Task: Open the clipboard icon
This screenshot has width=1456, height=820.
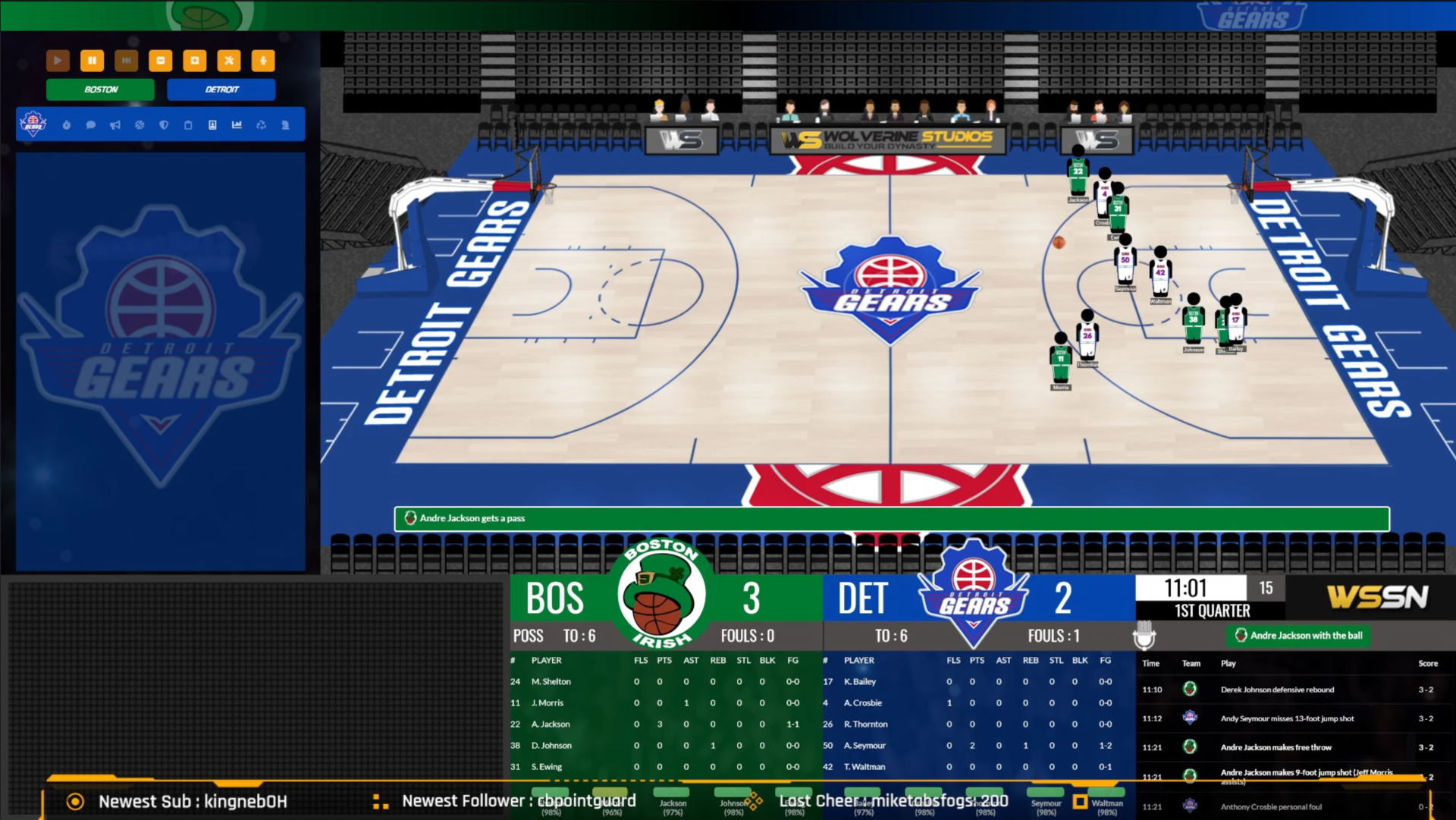Action: click(x=188, y=125)
